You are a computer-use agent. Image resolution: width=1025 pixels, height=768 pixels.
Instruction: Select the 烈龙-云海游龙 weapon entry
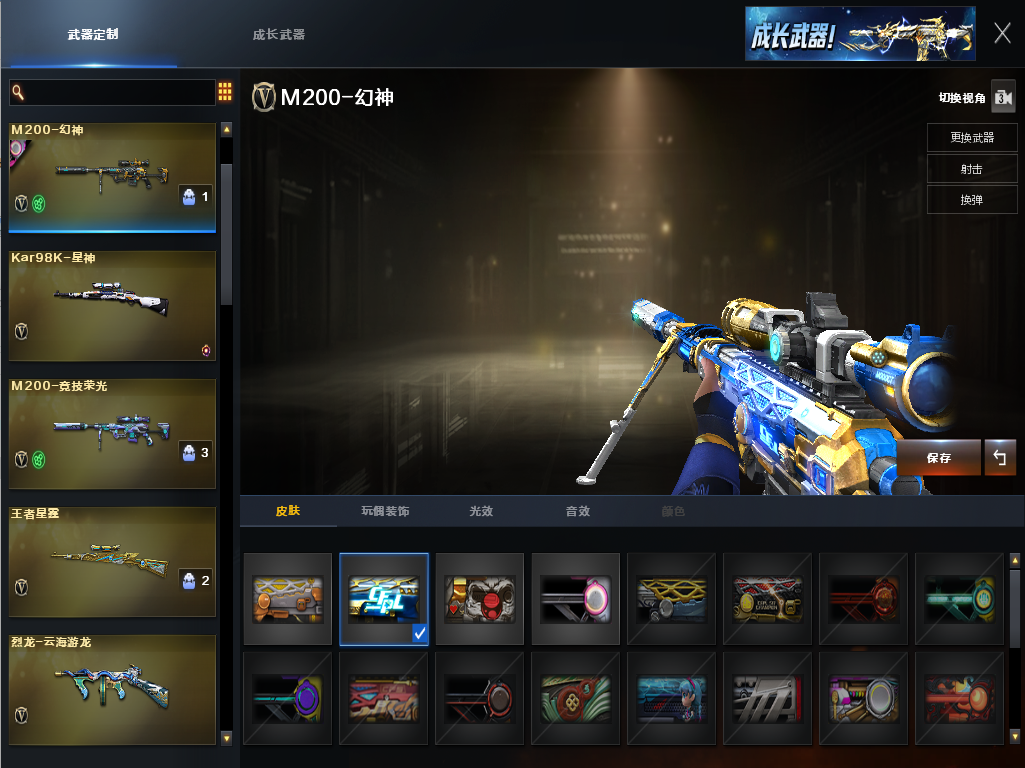coord(112,689)
